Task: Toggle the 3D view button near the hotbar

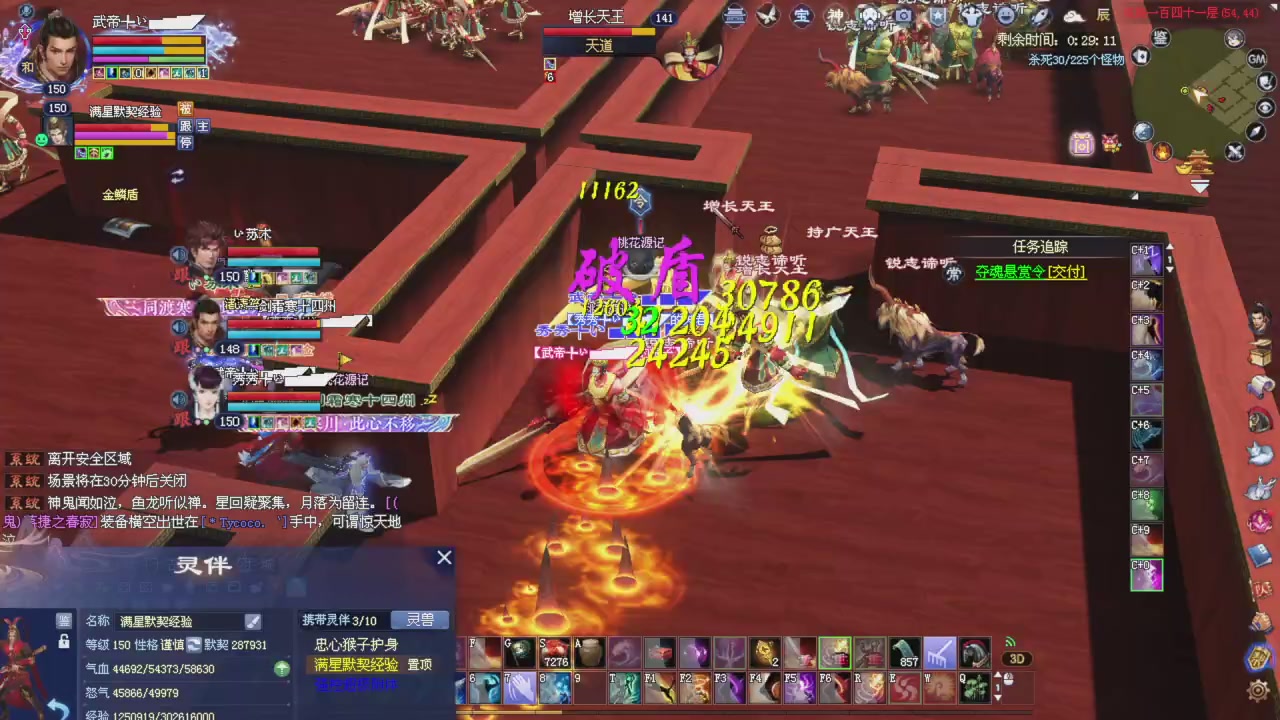Action: pos(1016,658)
